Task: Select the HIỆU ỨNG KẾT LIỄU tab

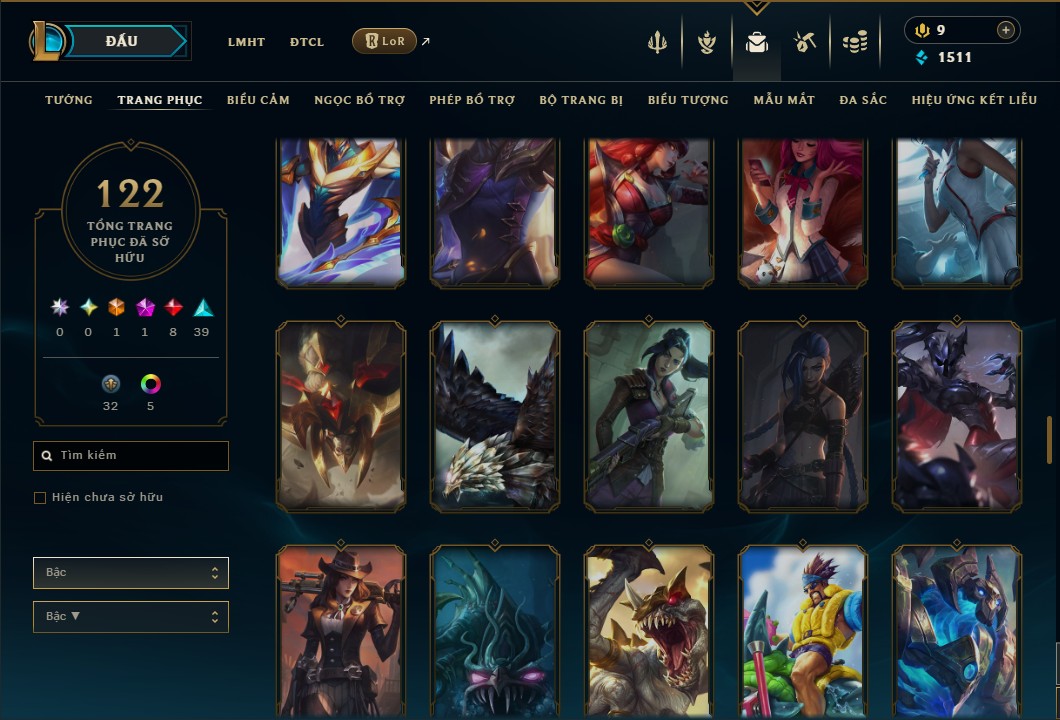Action: point(974,100)
